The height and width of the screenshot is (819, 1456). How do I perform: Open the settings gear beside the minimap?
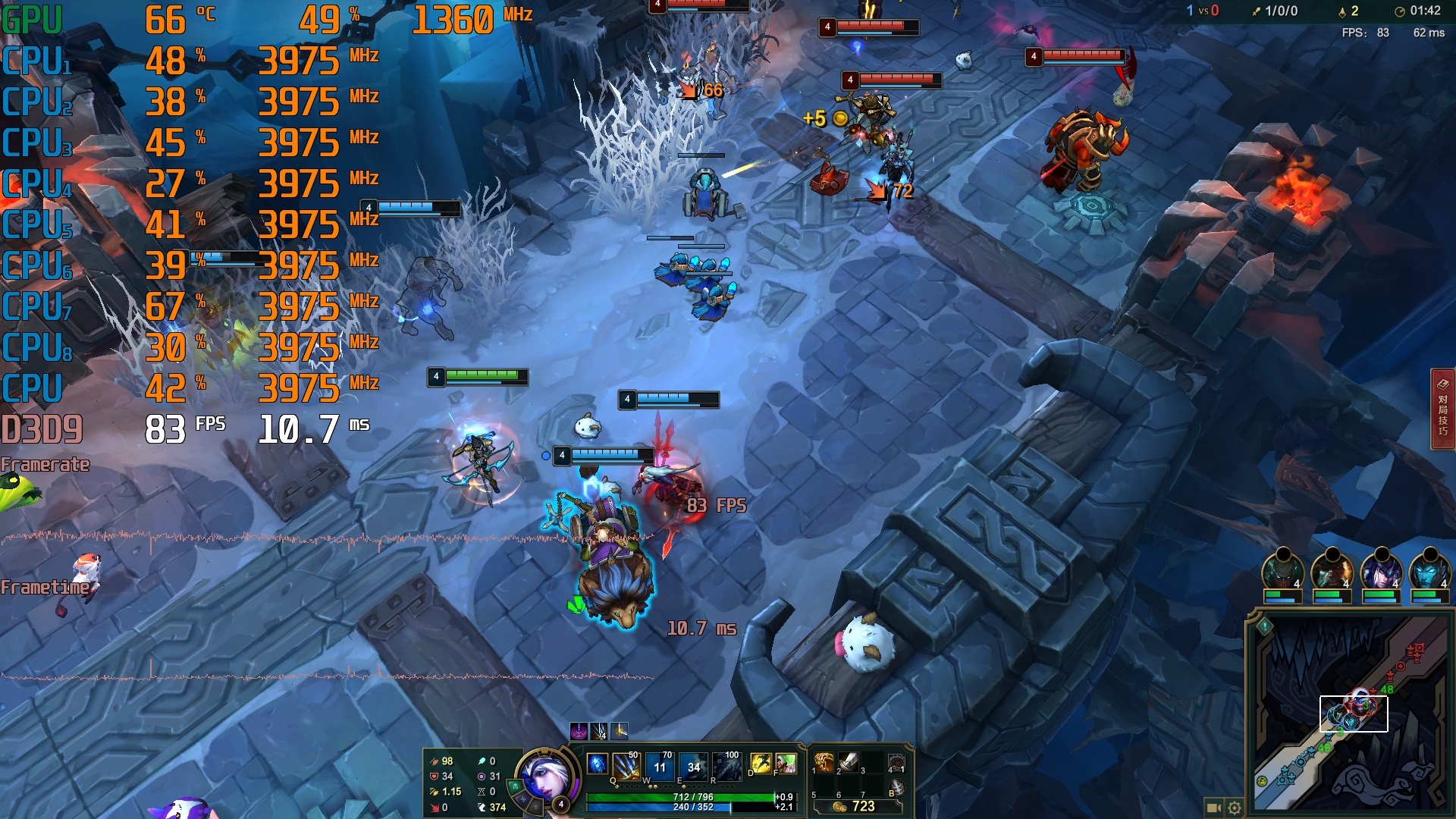point(1235,808)
